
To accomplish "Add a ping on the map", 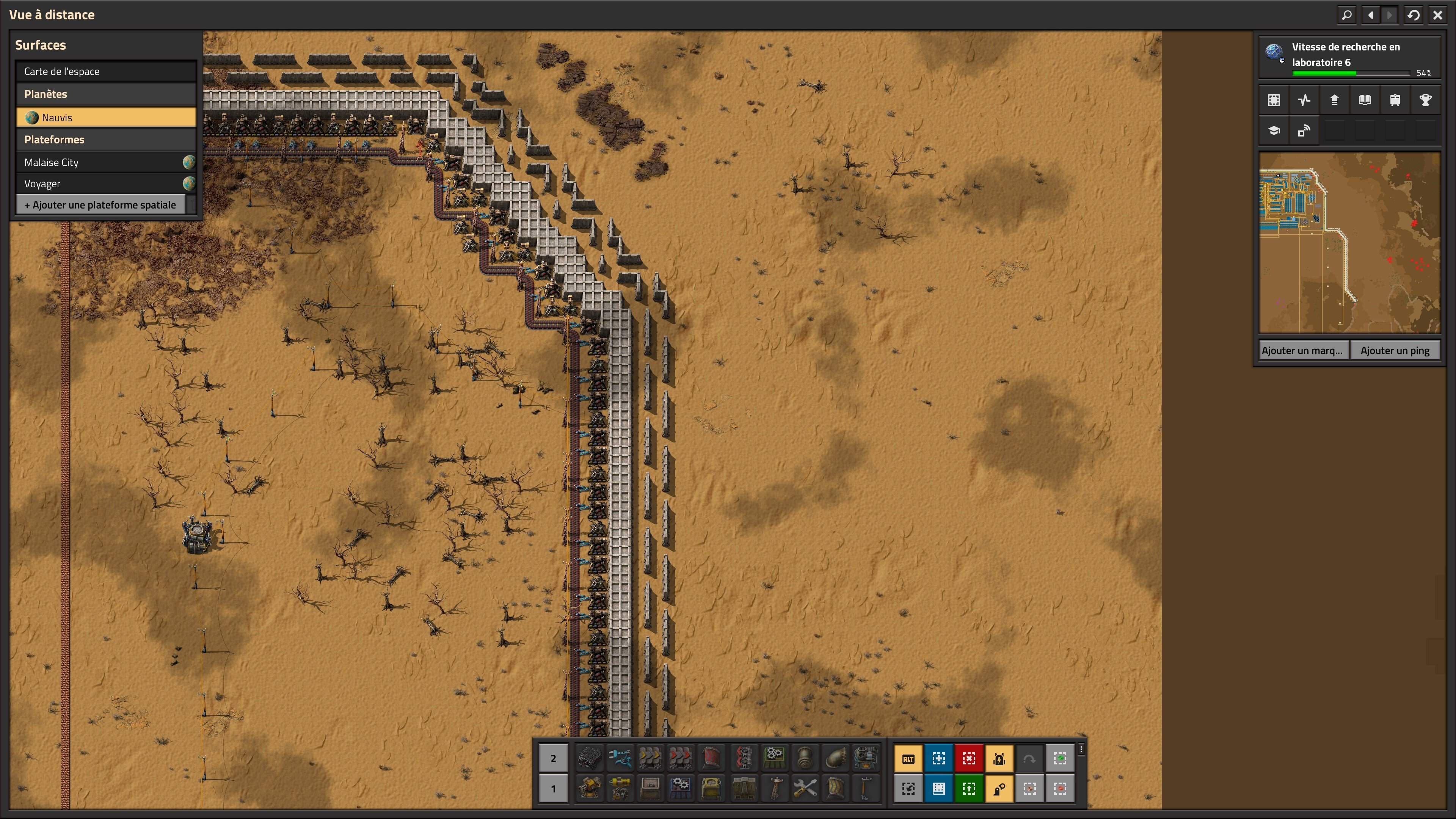I will (1395, 350).
